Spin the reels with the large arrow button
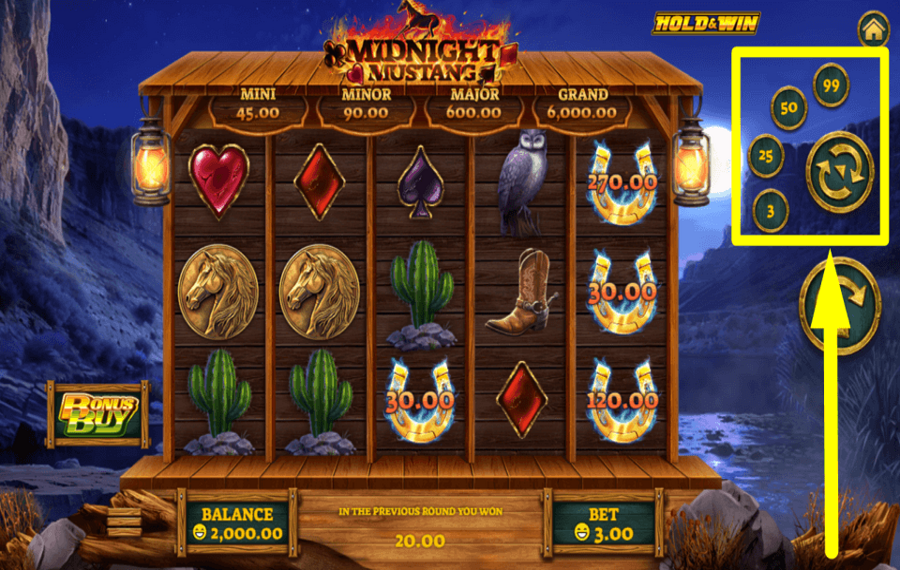The width and height of the screenshot is (900, 570). [839, 305]
